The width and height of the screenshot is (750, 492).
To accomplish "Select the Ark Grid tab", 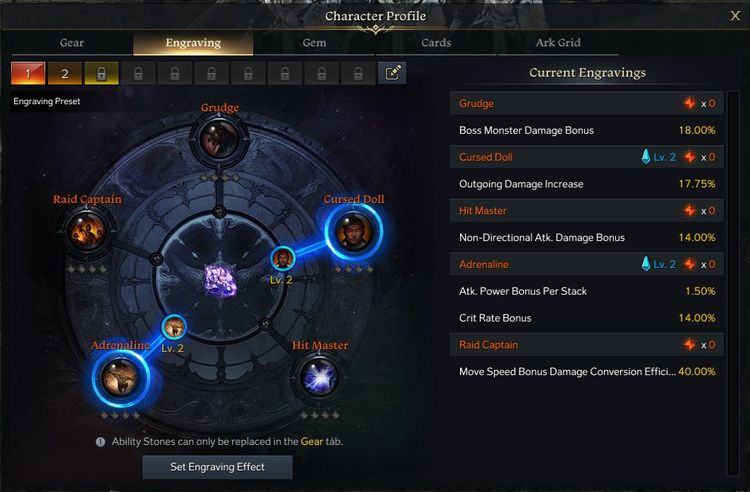I will [x=558, y=43].
